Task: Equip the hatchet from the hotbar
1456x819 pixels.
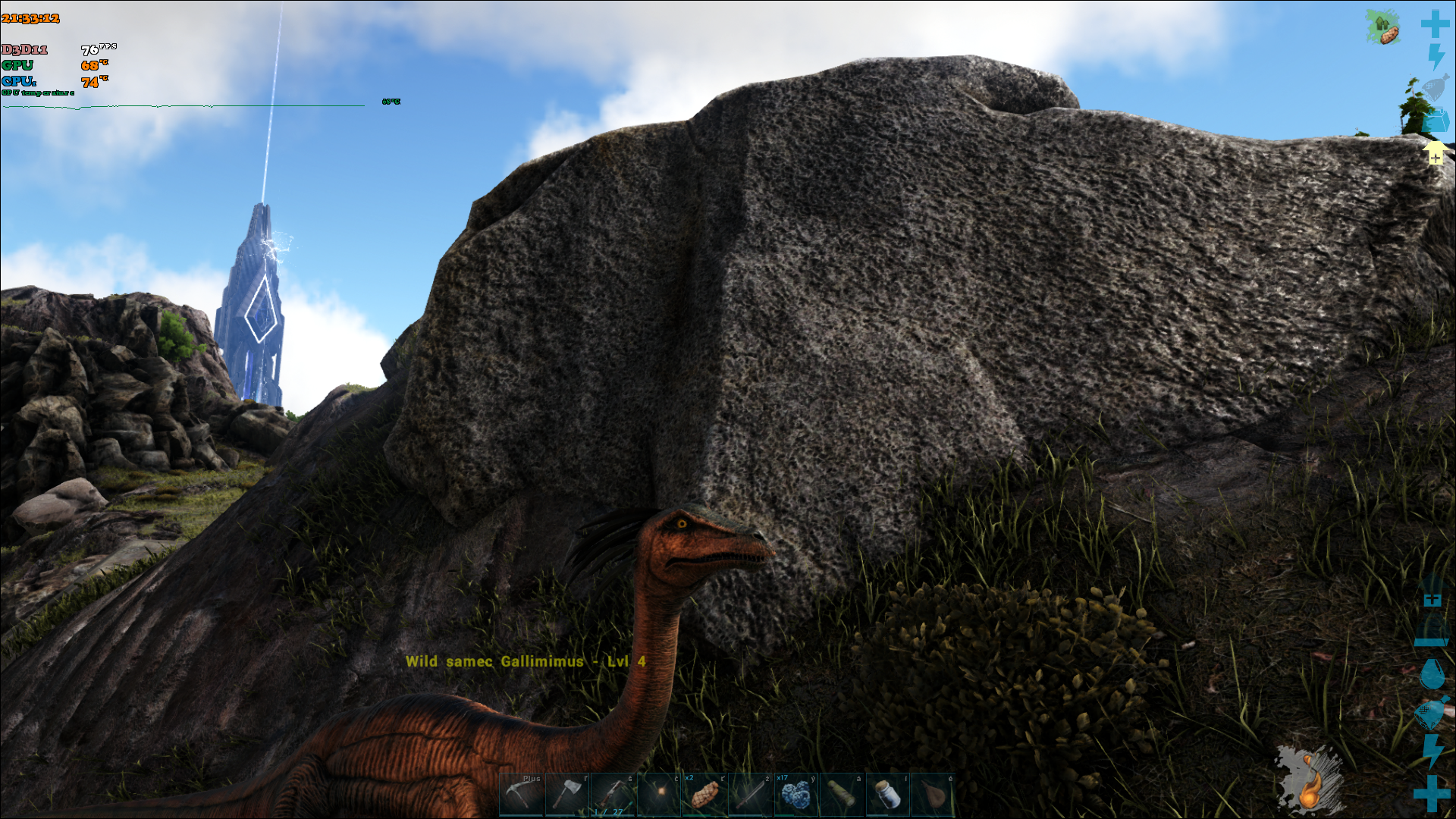Action: 566,794
